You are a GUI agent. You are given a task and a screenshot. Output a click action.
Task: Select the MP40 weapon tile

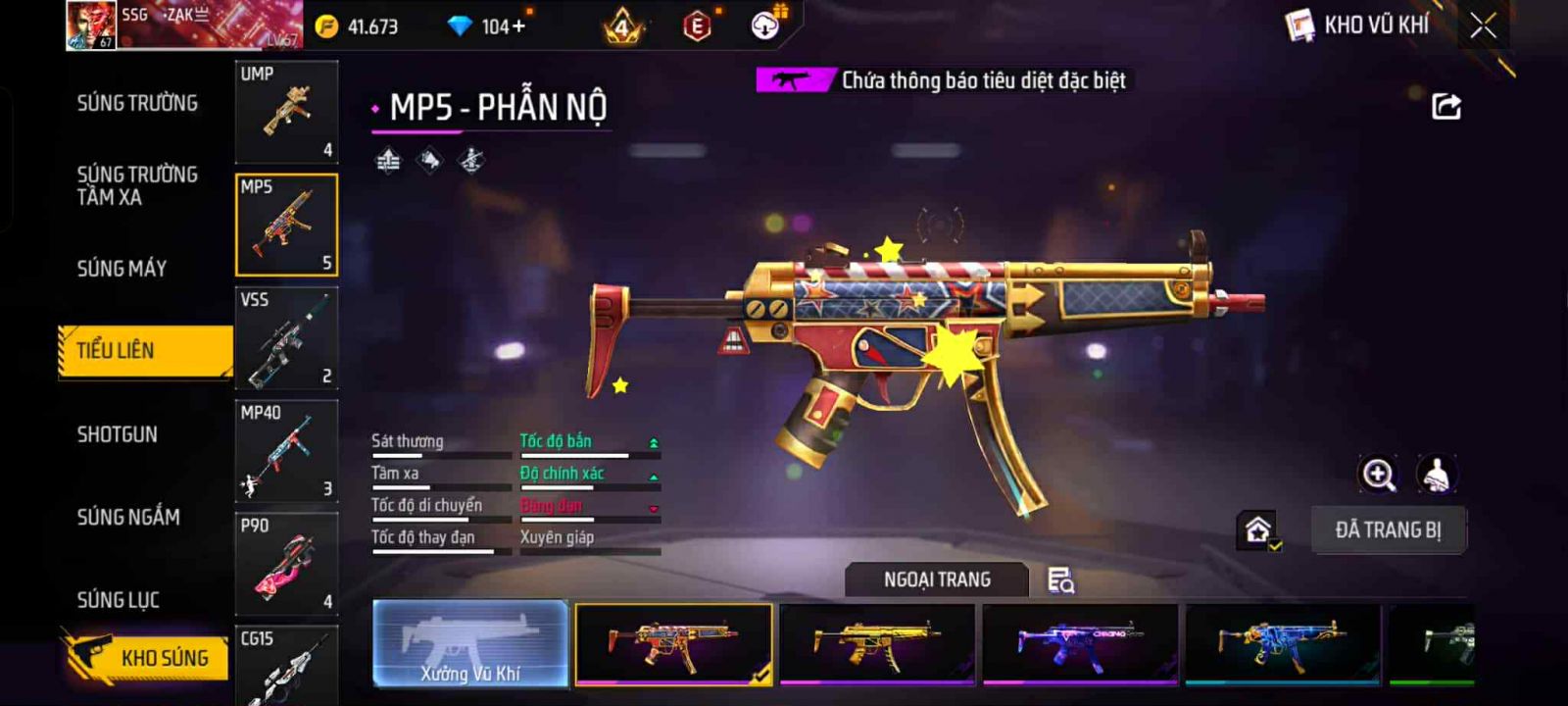pos(286,451)
